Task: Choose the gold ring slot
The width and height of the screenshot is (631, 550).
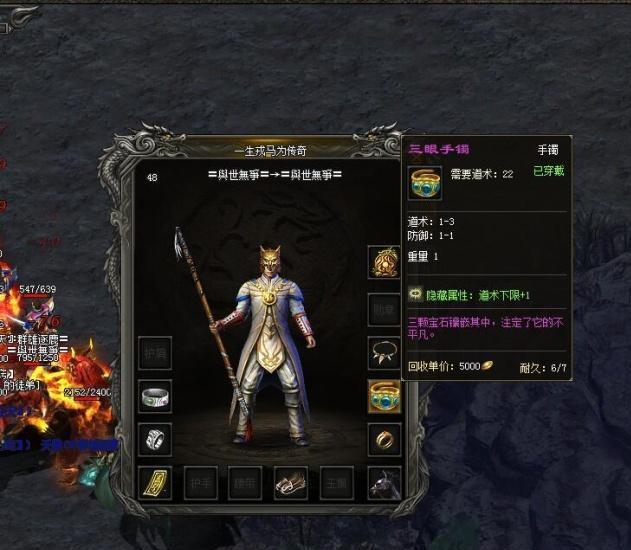Action: pyautogui.click(x=384, y=439)
